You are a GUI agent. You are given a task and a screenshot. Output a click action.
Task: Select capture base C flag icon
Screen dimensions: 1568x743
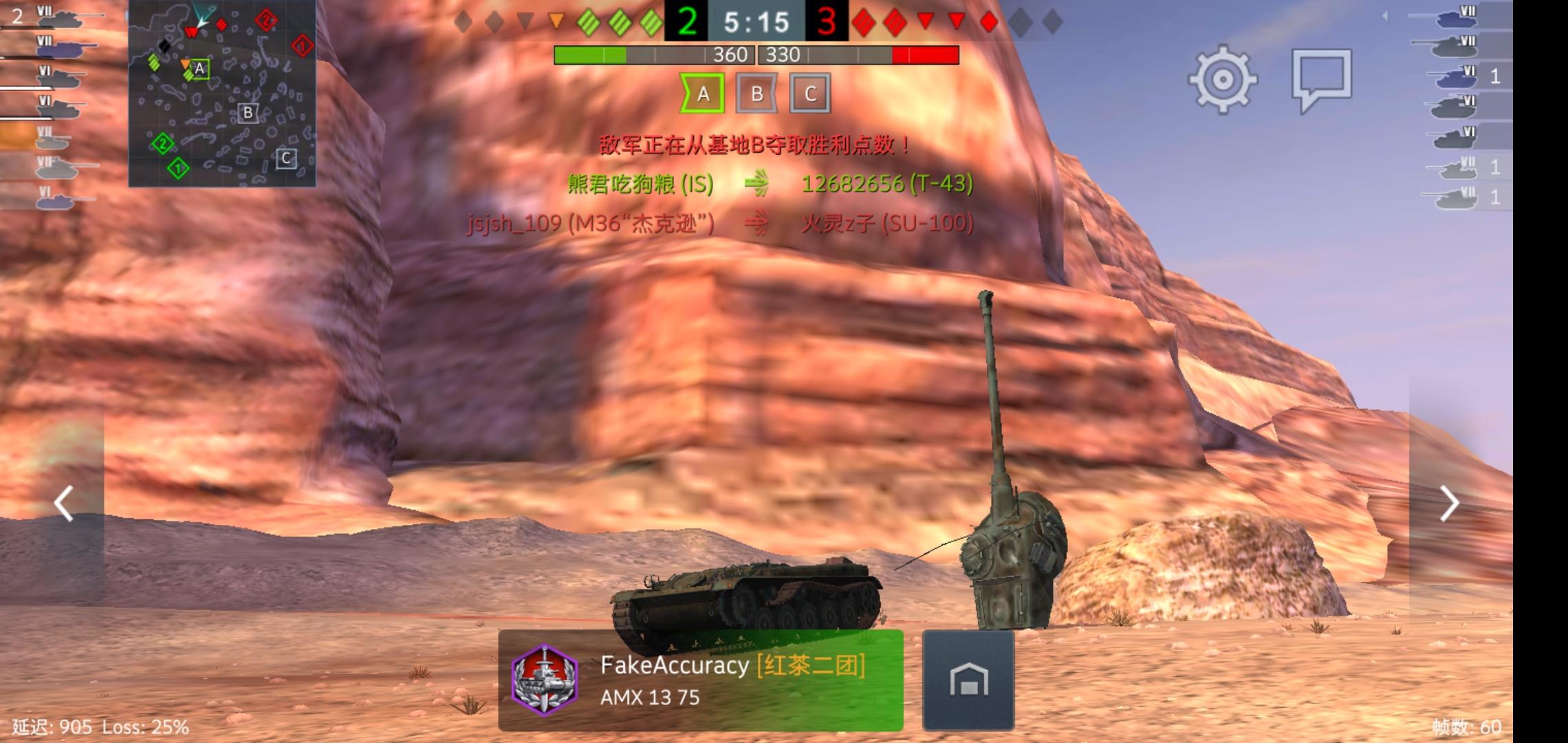[809, 94]
